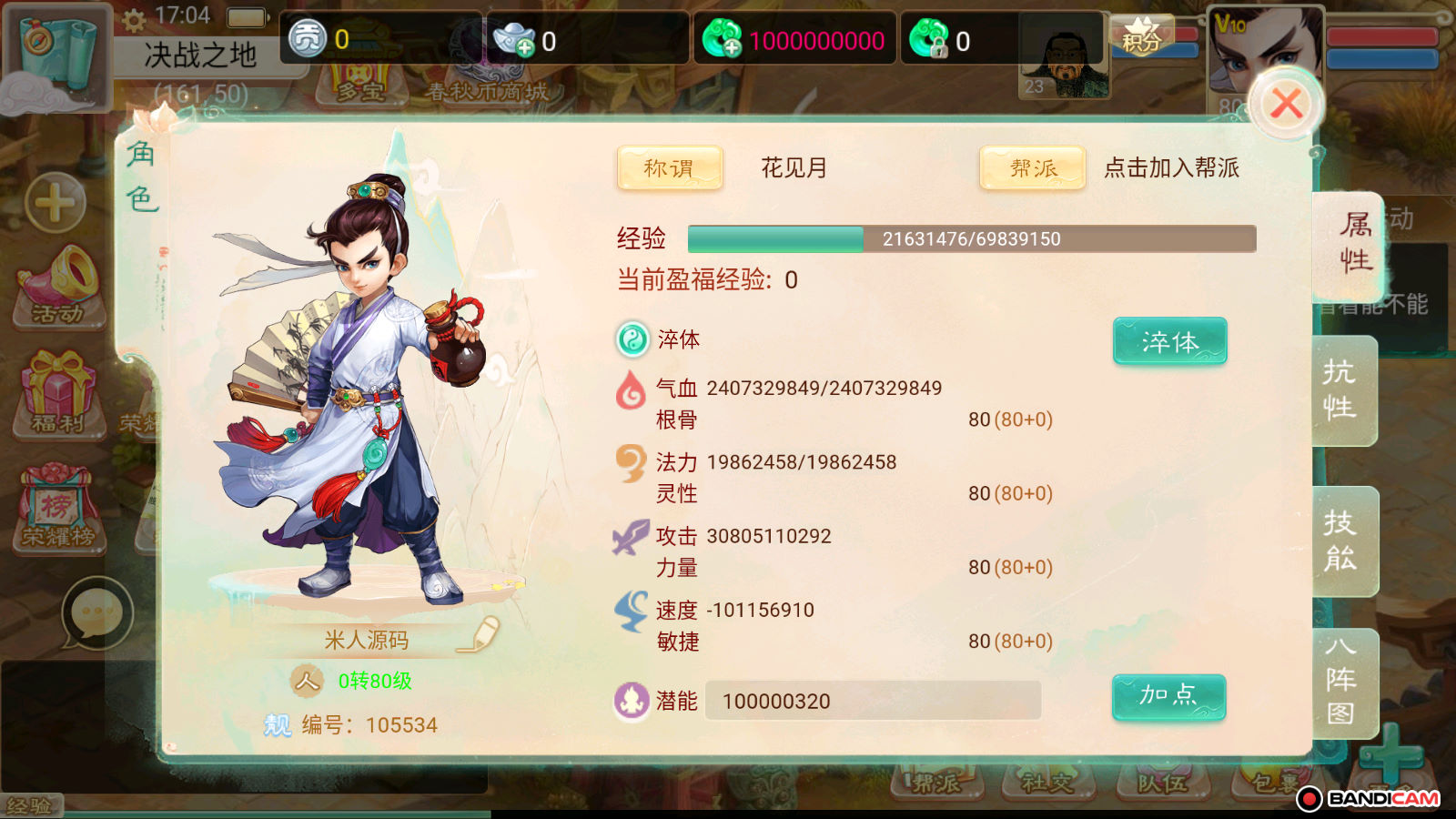Add jade currency via green plus icon

click(x=723, y=40)
